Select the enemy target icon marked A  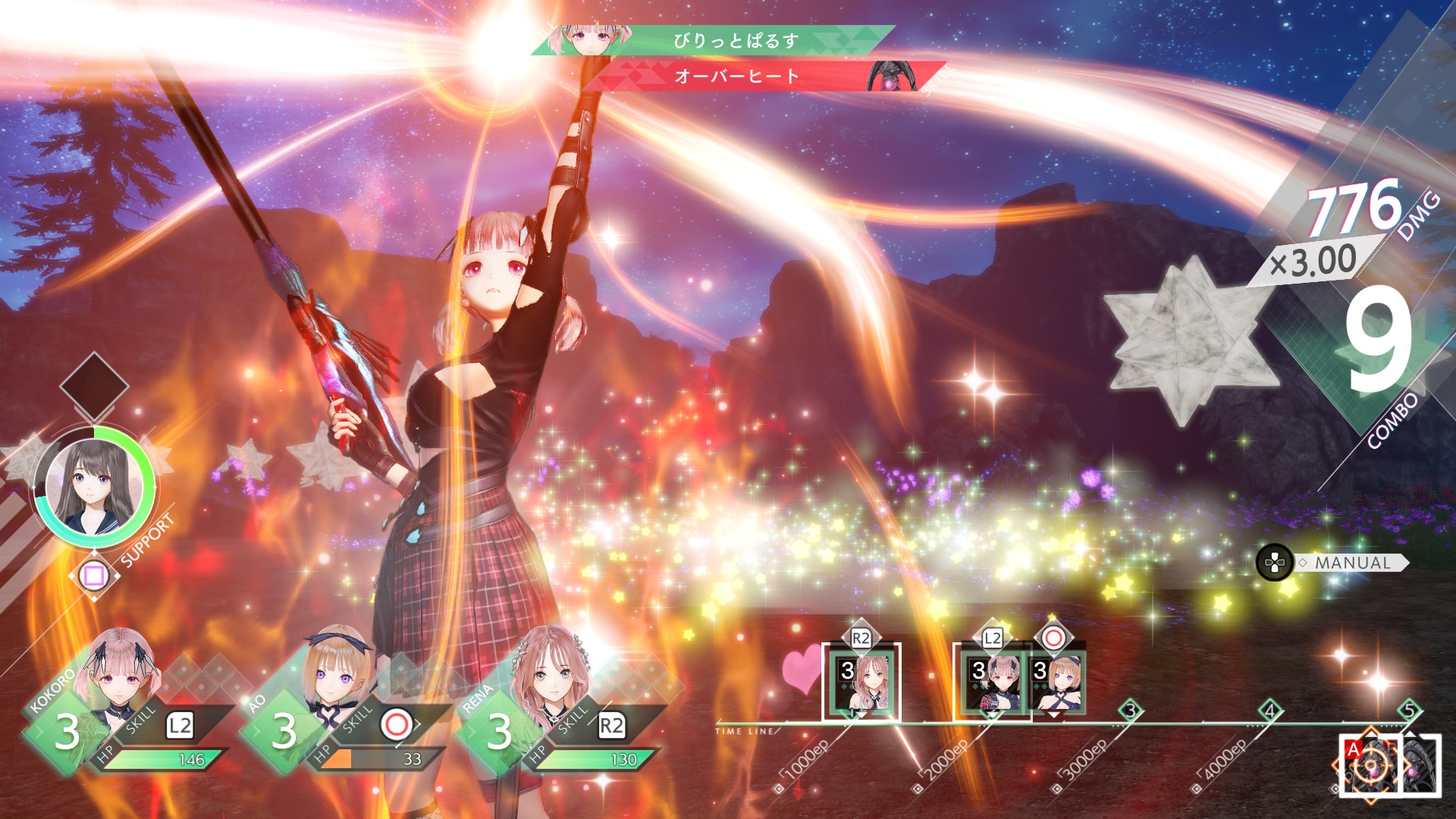[x=1370, y=764]
